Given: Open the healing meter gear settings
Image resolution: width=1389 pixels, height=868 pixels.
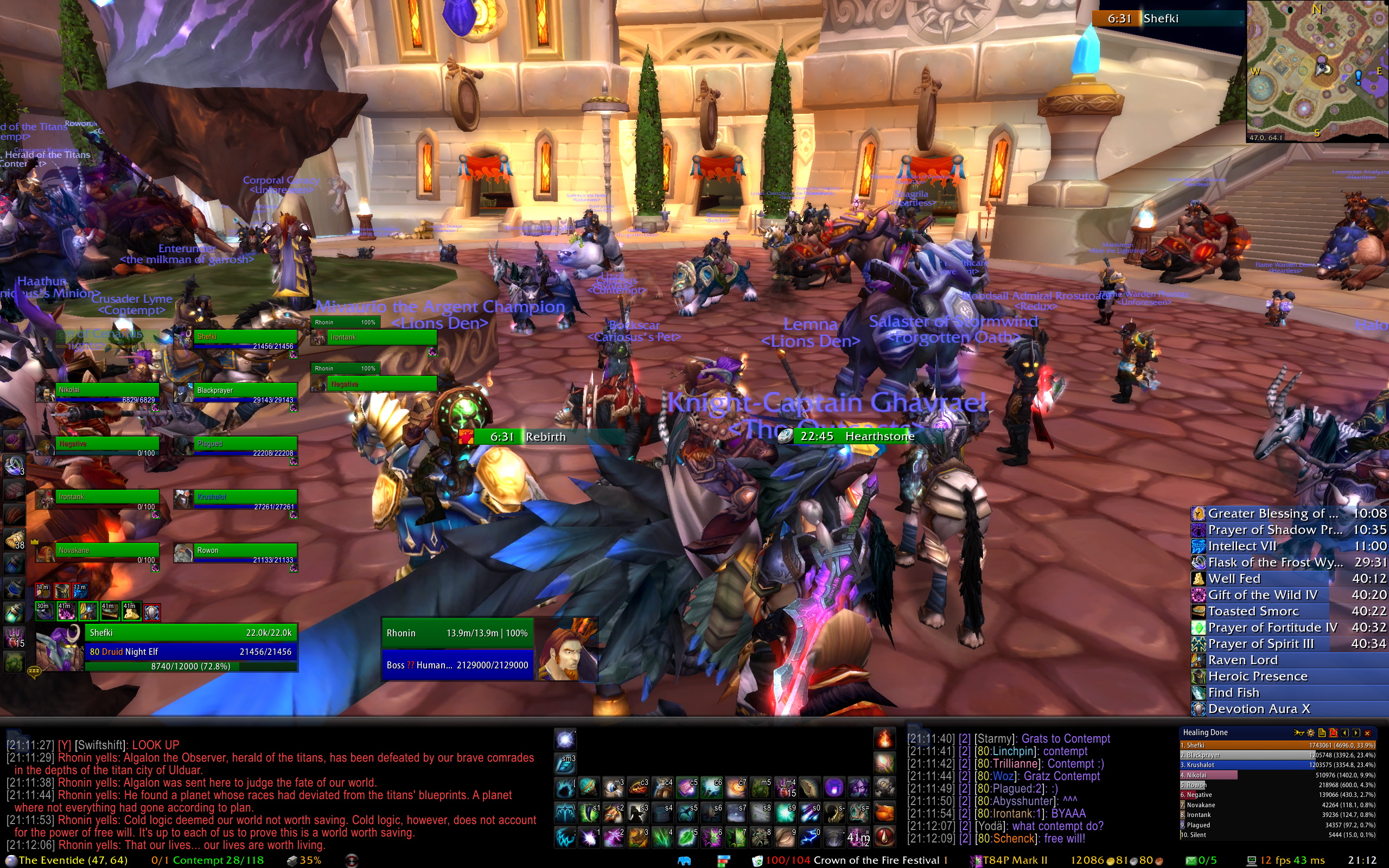Looking at the screenshot, I should click(1310, 732).
